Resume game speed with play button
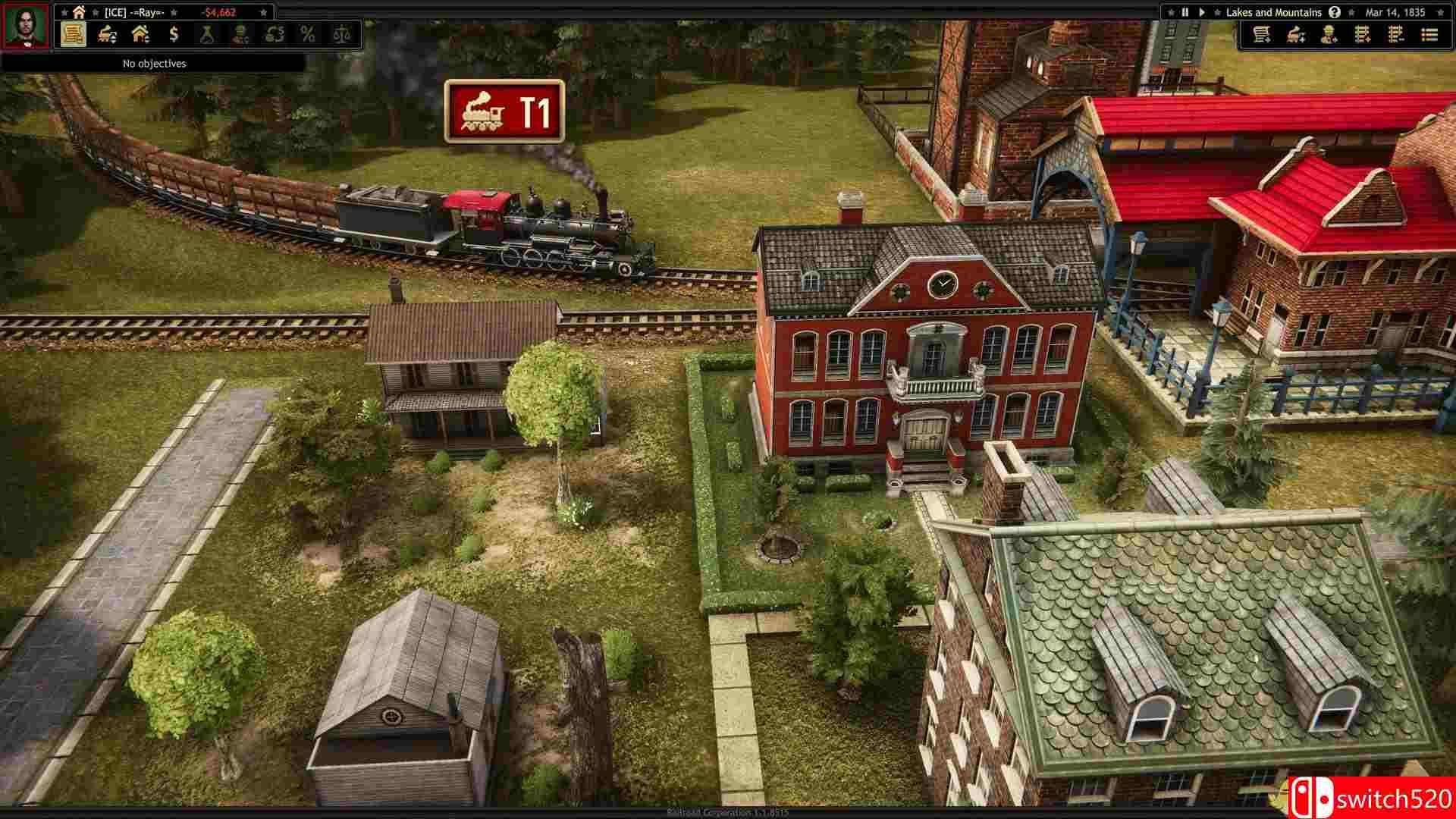Screen dimensions: 1456x819 pyautogui.click(x=1203, y=12)
